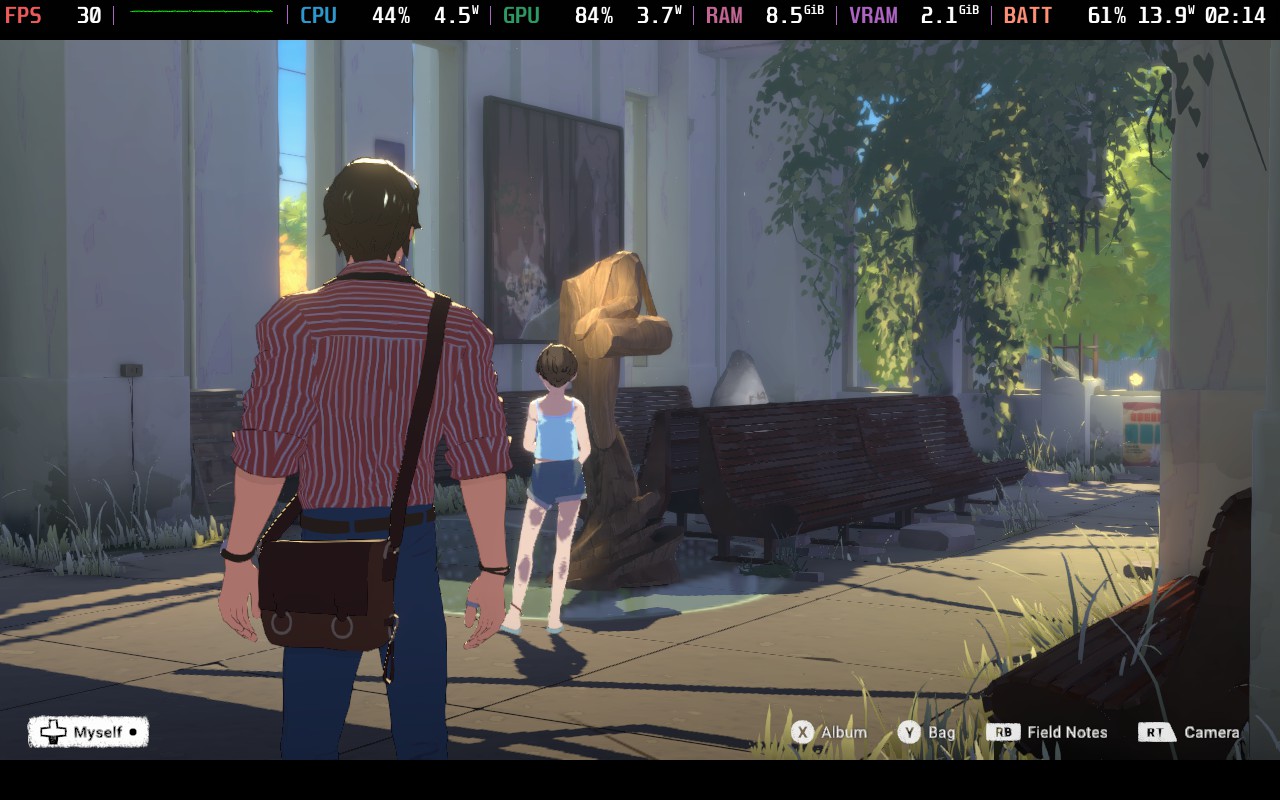The width and height of the screenshot is (1280, 800).
Task: Select the Myself character label
Action: (88, 732)
